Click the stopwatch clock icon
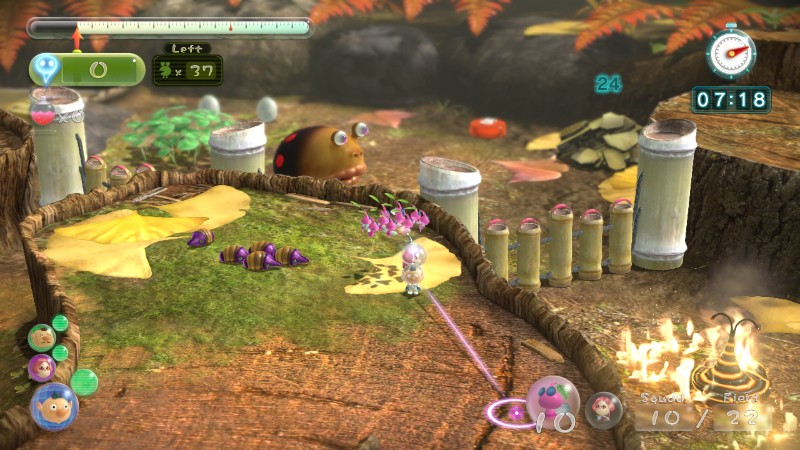The height and width of the screenshot is (450, 800). [x=730, y=50]
